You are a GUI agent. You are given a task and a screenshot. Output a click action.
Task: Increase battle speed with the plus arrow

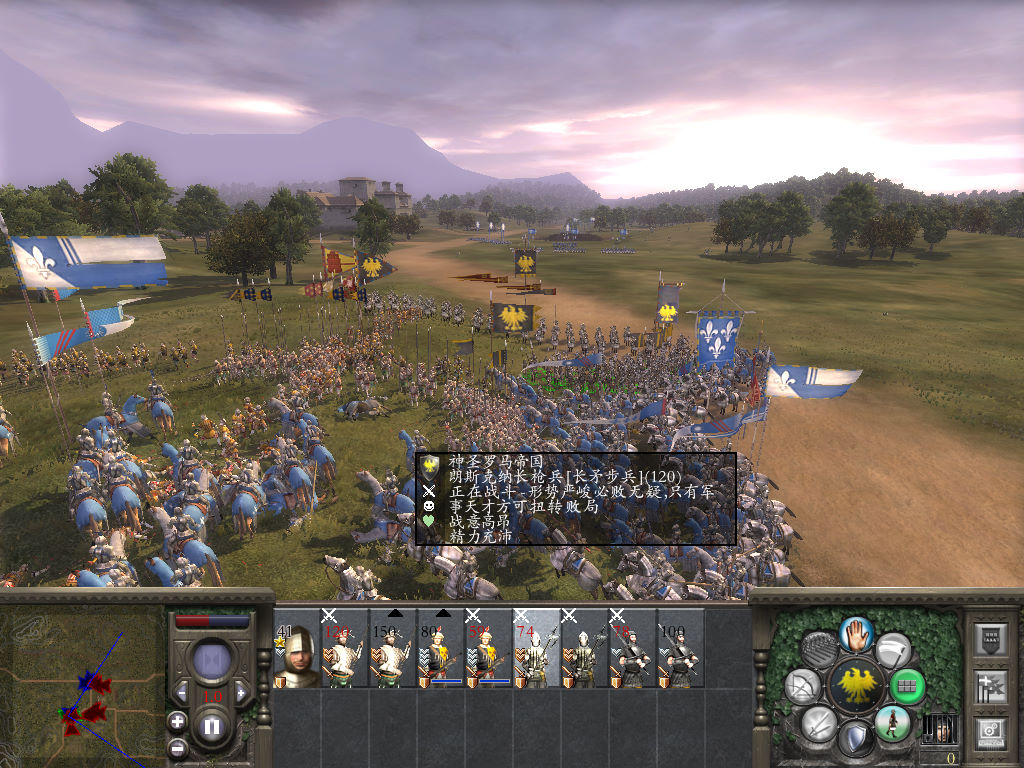point(241,692)
